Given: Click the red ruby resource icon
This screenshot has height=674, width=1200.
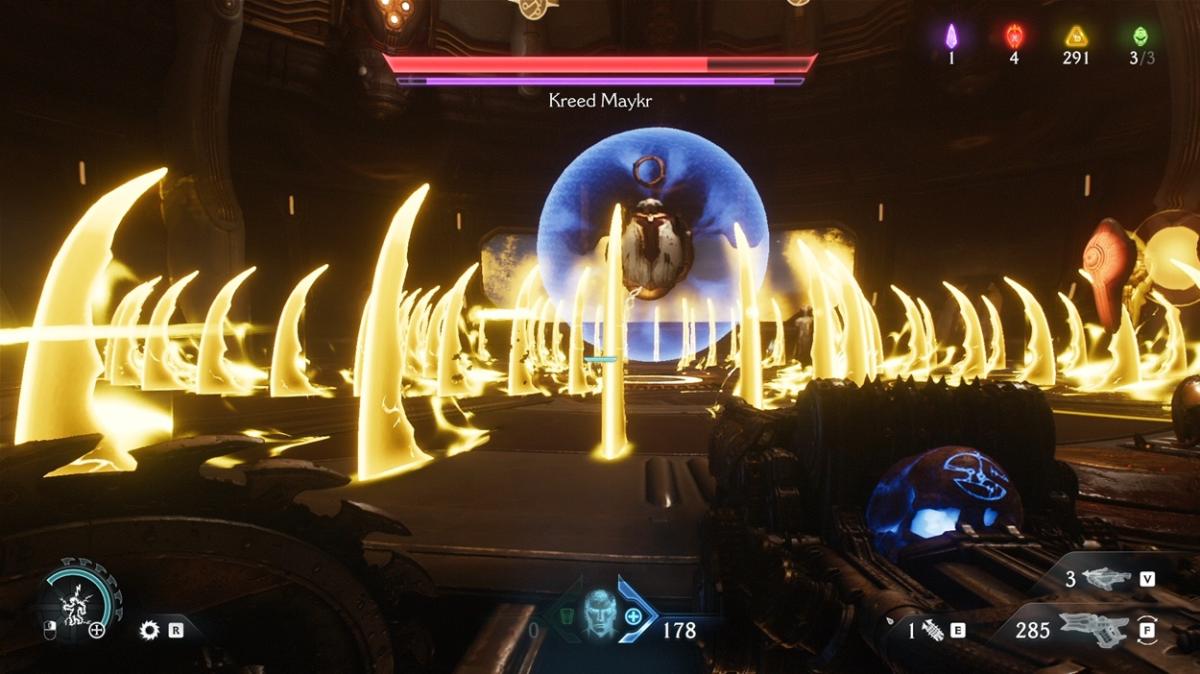Looking at the screenshot, I should [1014, 37].
